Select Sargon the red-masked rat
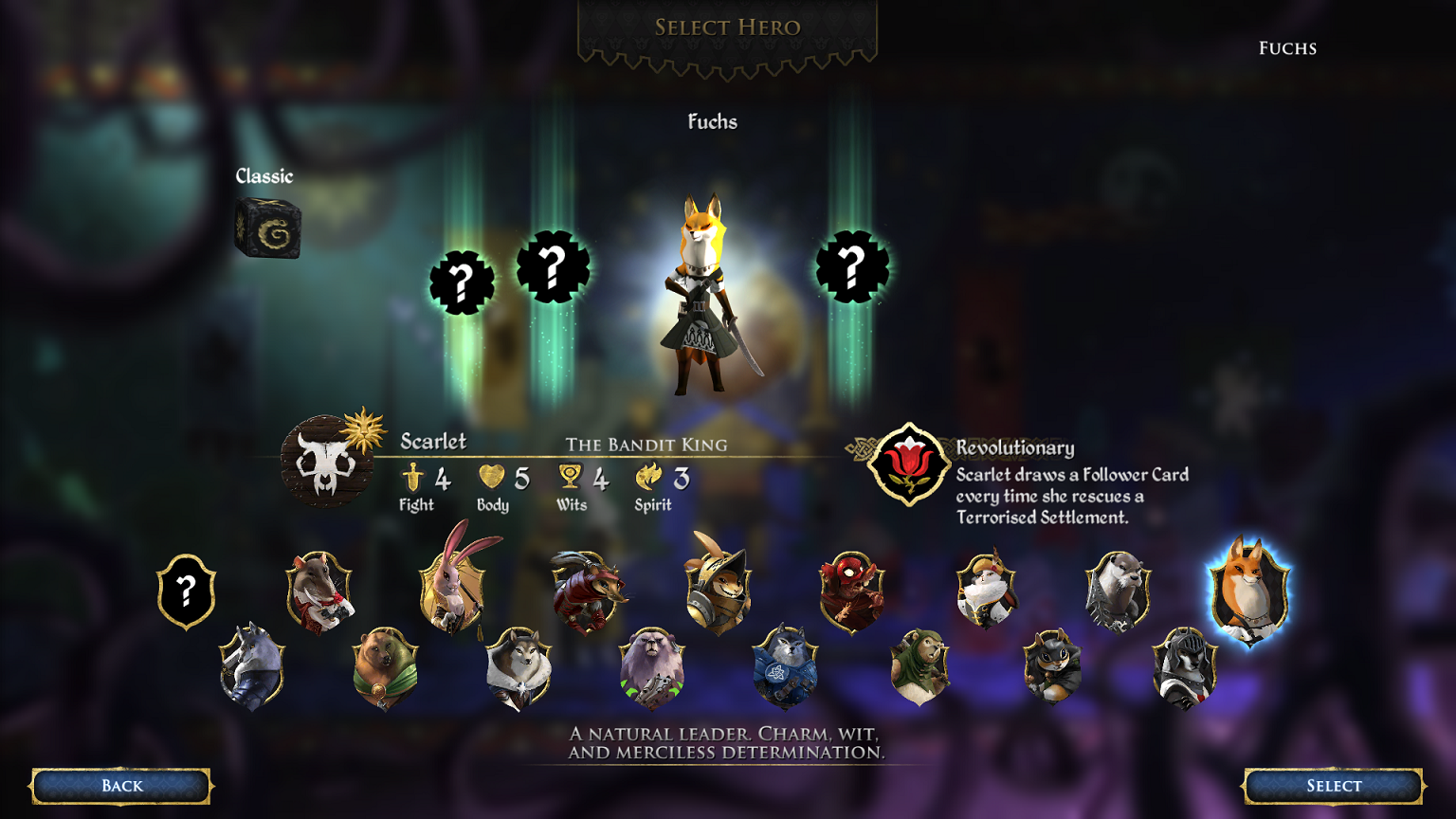The width and height of the screenshot is (1456, 819). click(x=851, y=591)
